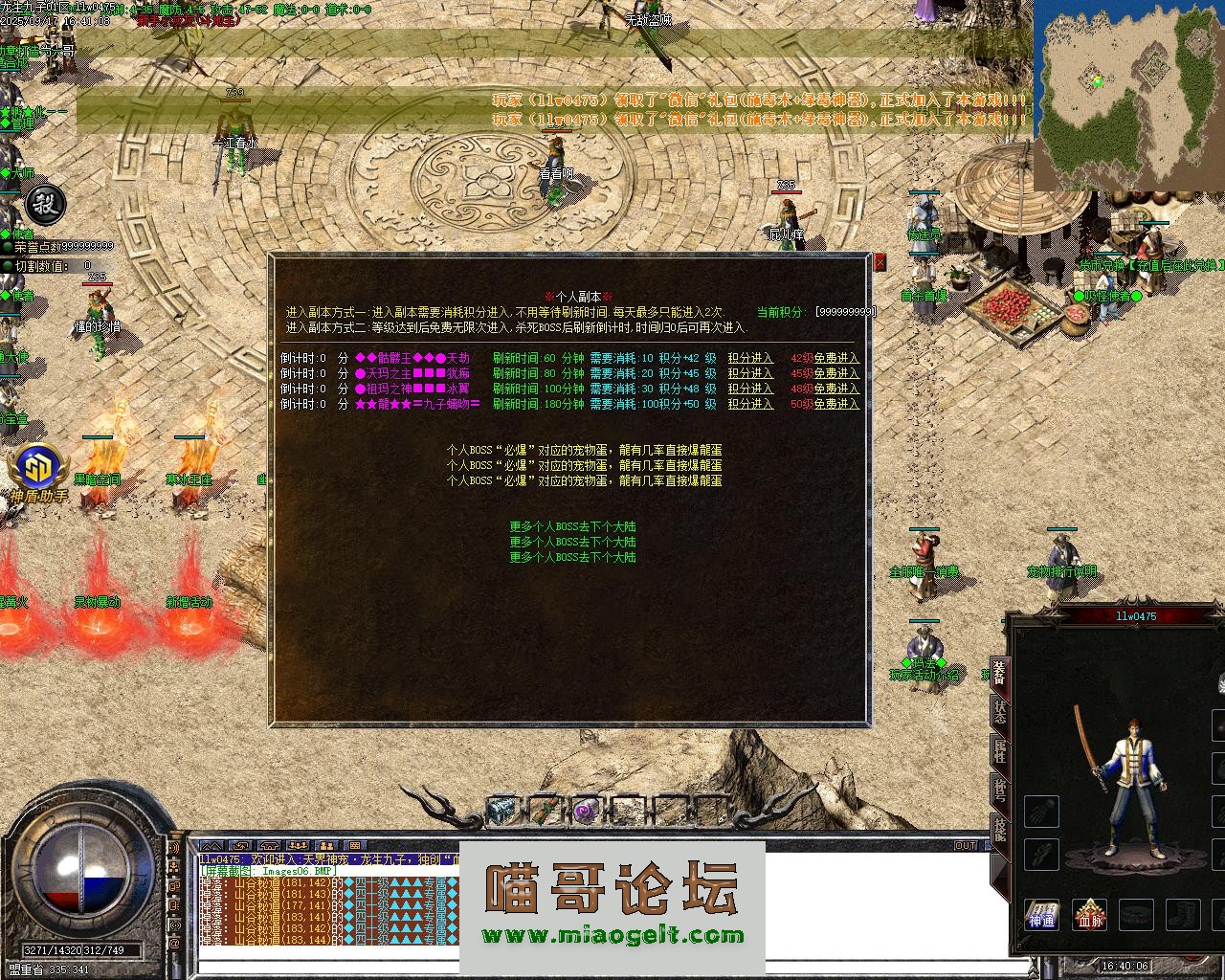Click the 45级免费进入 link

[x=825, y=374]
